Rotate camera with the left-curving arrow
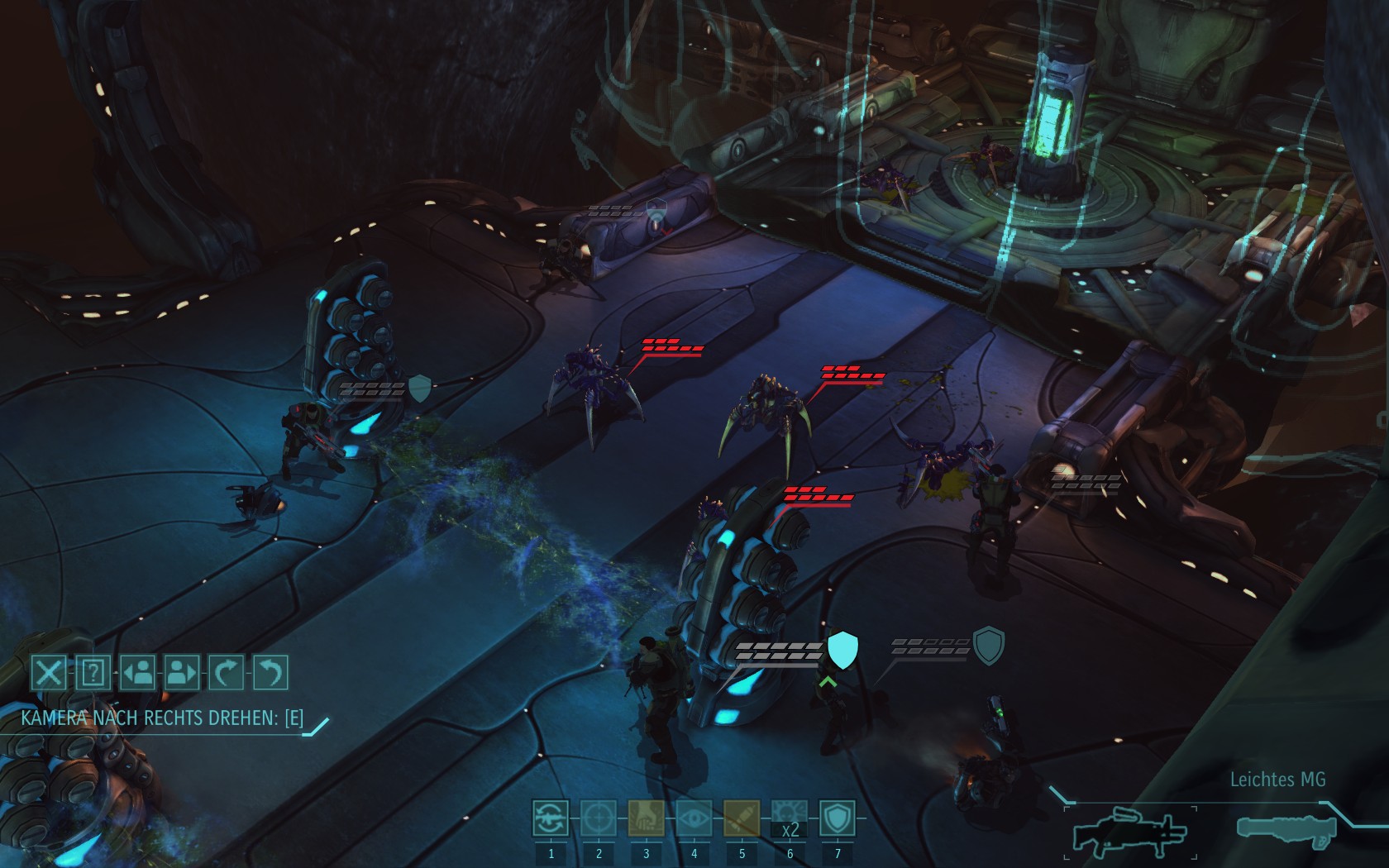 click(x=270, y=673)
